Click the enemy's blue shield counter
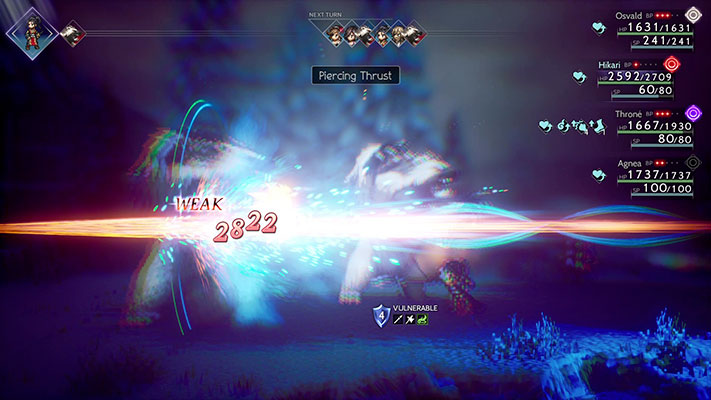Screen dimensions: 711x400 coord(380,315)
